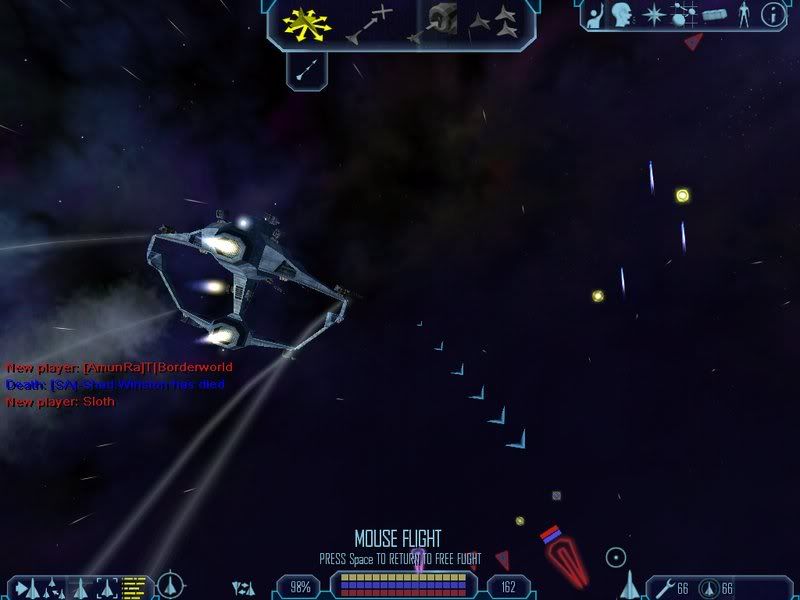Open the connected nodes icon in top bar

683,15
